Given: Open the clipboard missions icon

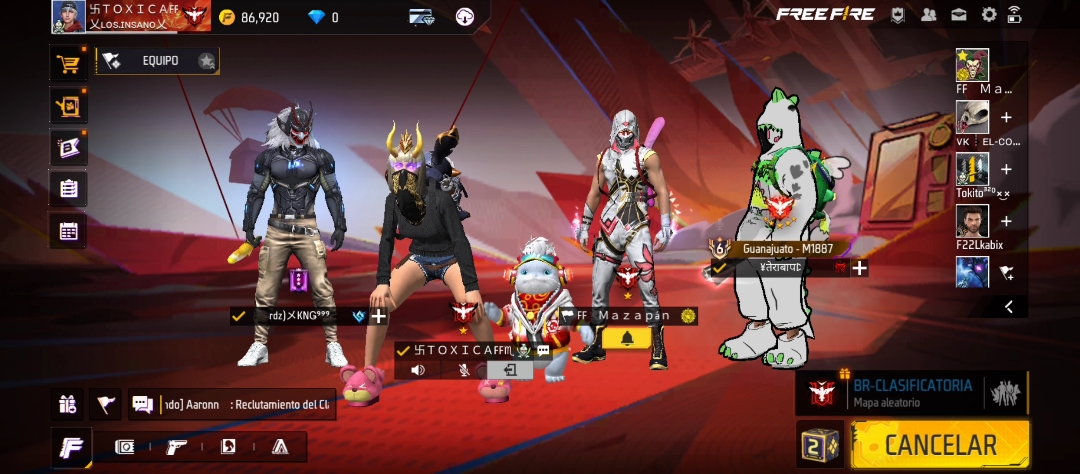Looking at the screenshot, I should tap(68, 189).
